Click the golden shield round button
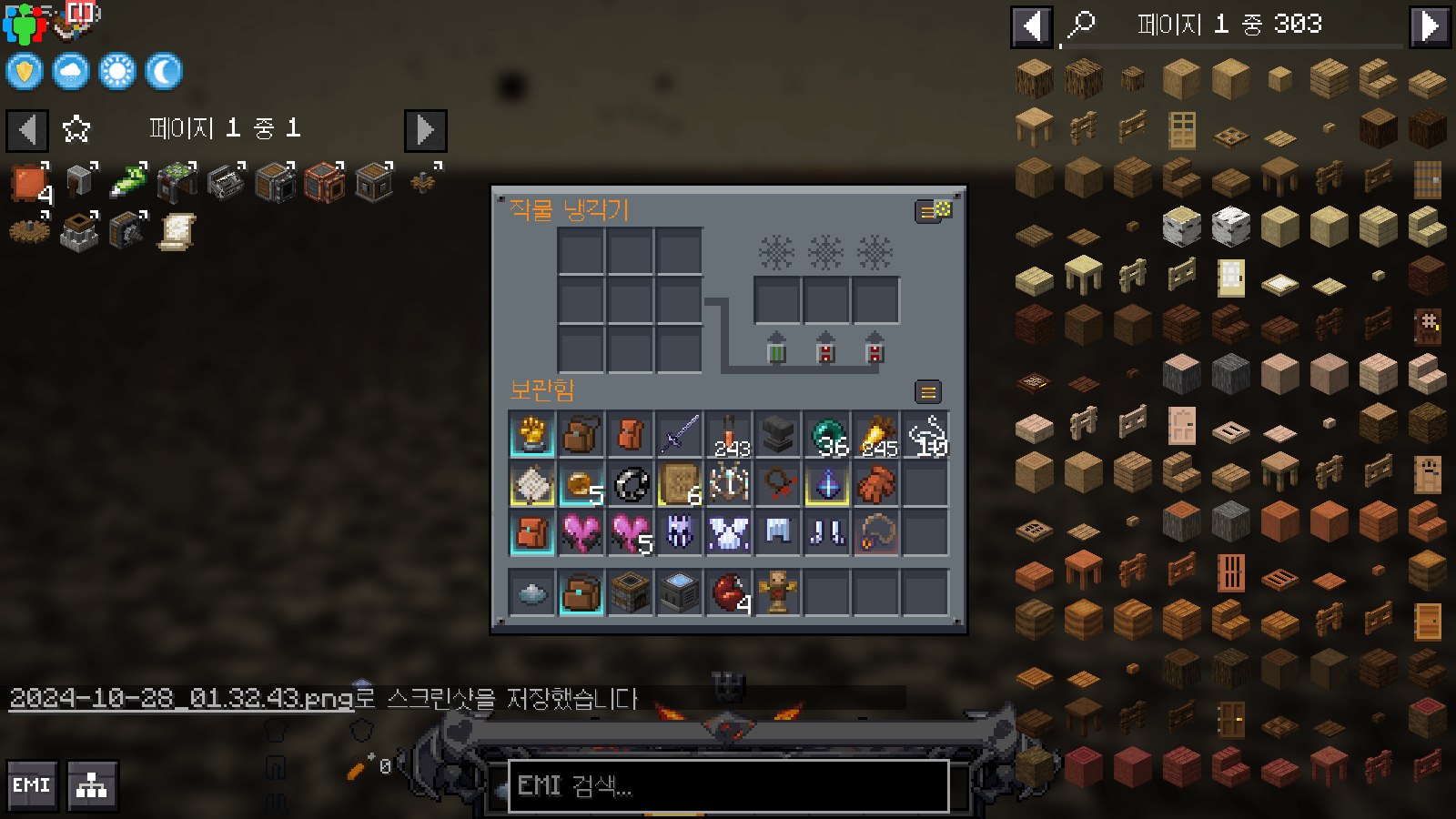Viewport: 1456px width, 819px height. coord(25,71)
